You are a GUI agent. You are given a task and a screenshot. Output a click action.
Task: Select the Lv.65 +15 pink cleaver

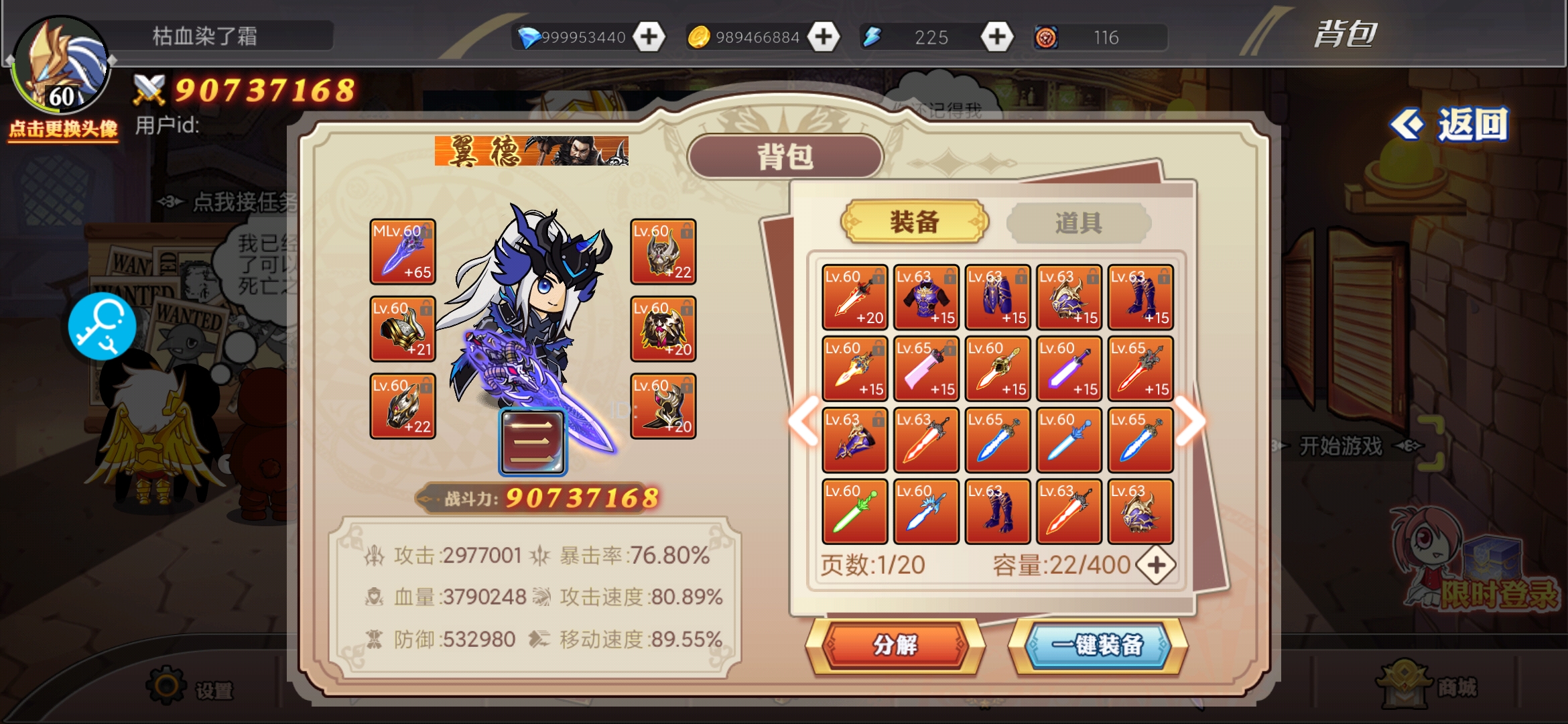pos(926,369)
